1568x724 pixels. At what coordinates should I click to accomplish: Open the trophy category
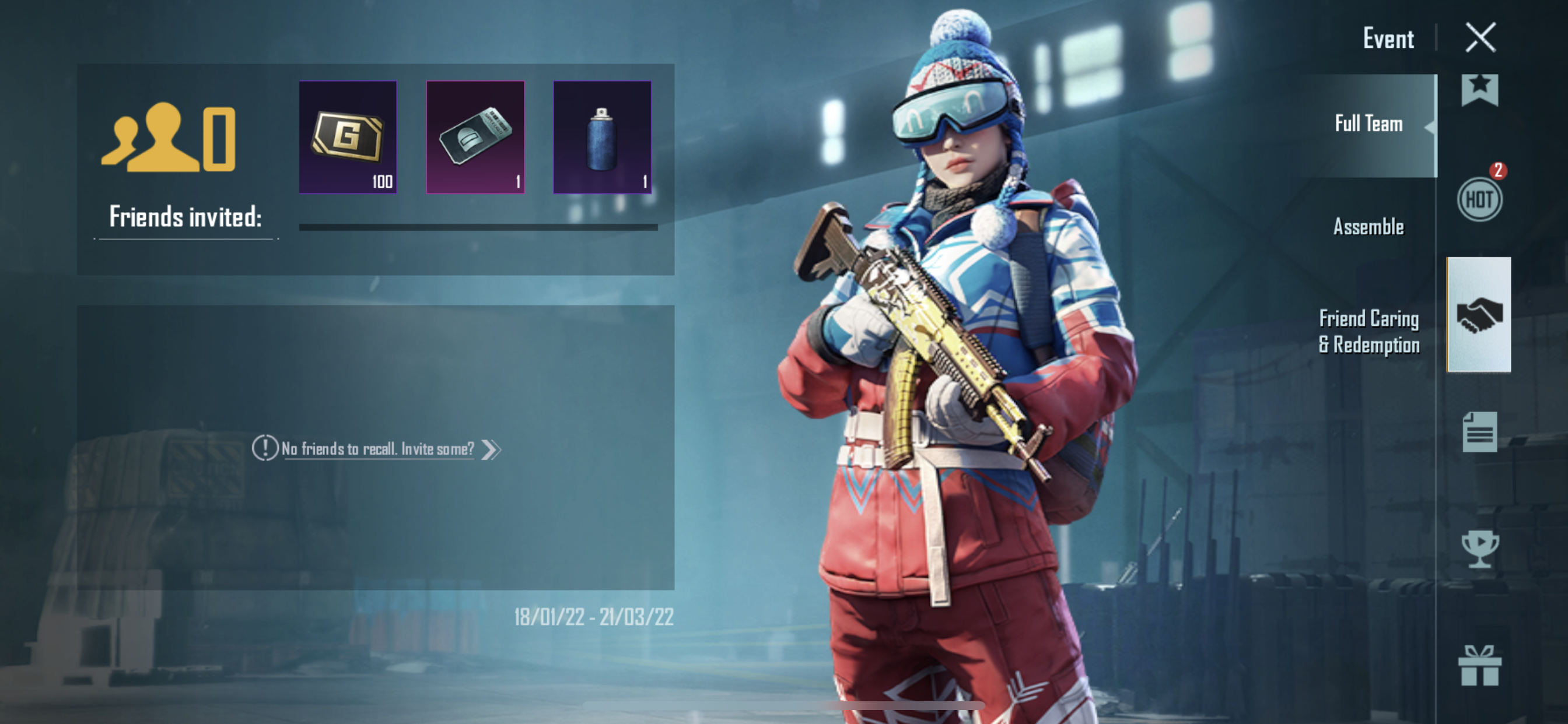coord(1479,549)
